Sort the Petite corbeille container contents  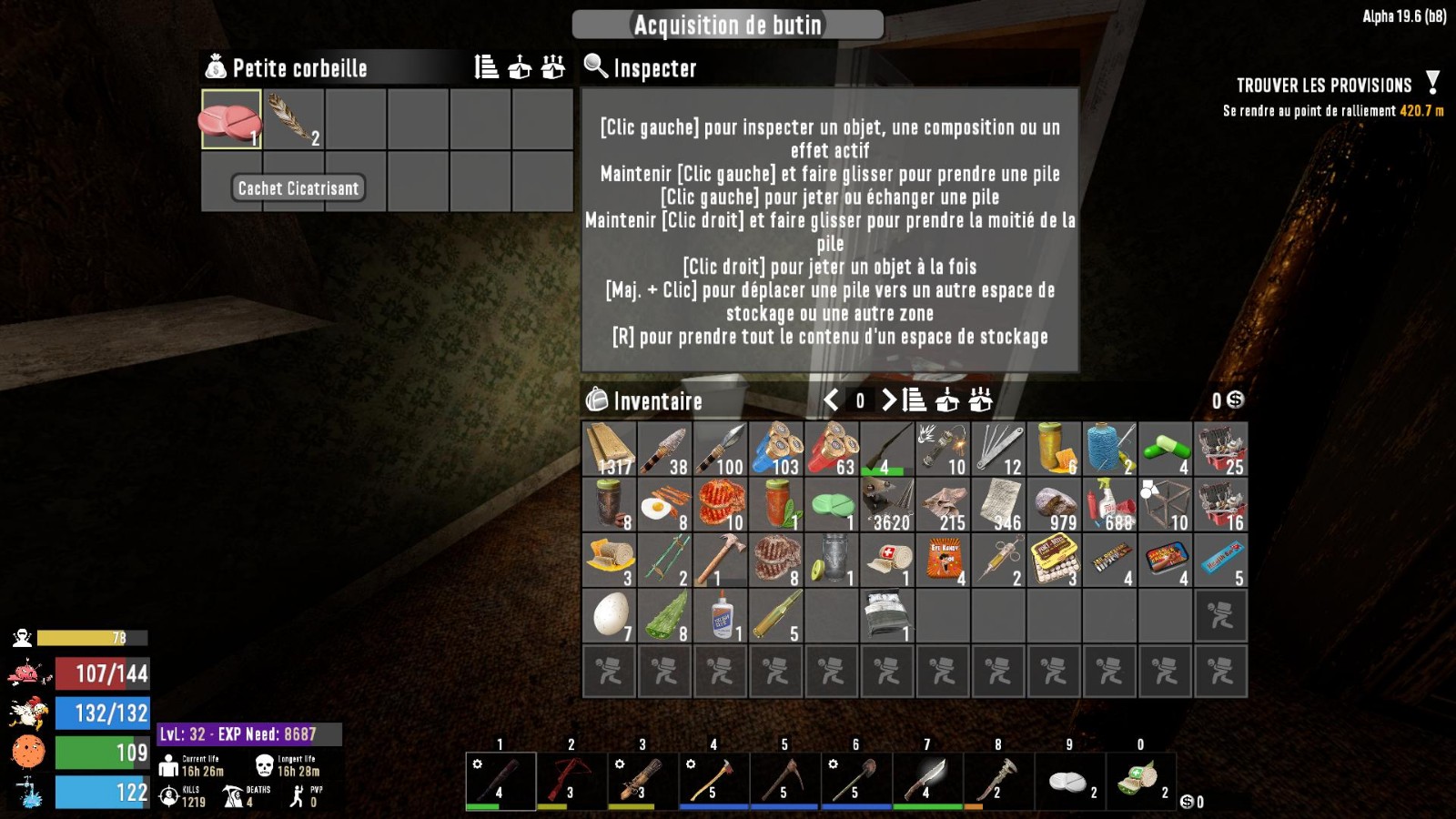487,67
